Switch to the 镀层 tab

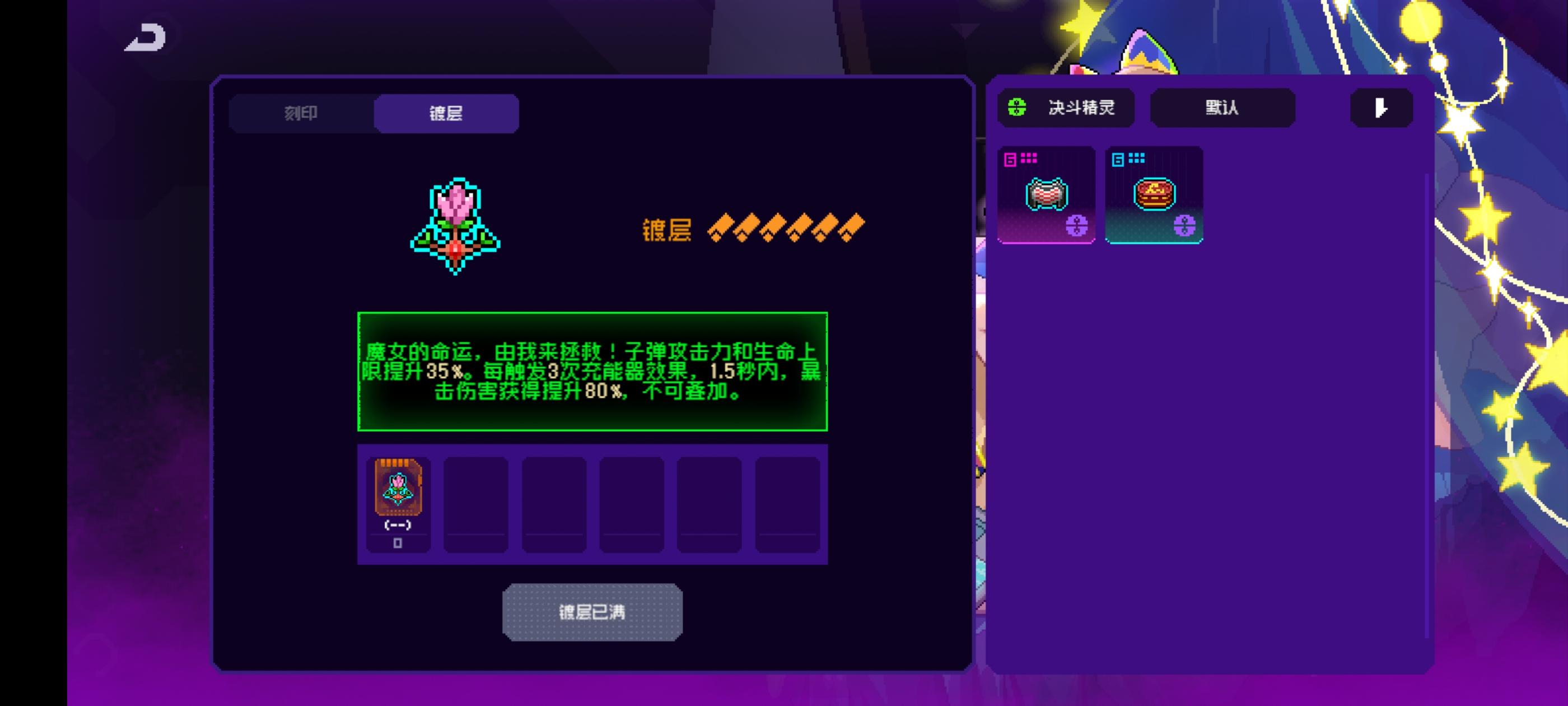[446, 113]
